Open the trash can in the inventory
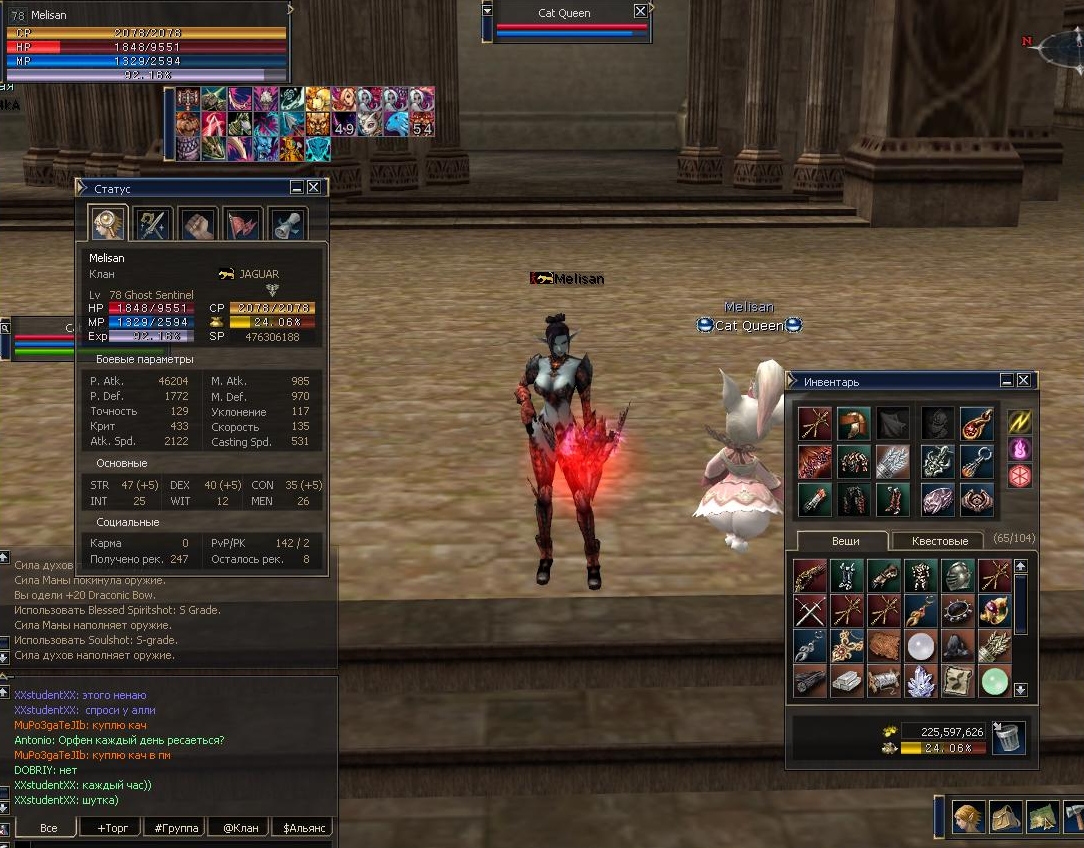Viewport: 1084px width, 848px height. (1009, 739)
